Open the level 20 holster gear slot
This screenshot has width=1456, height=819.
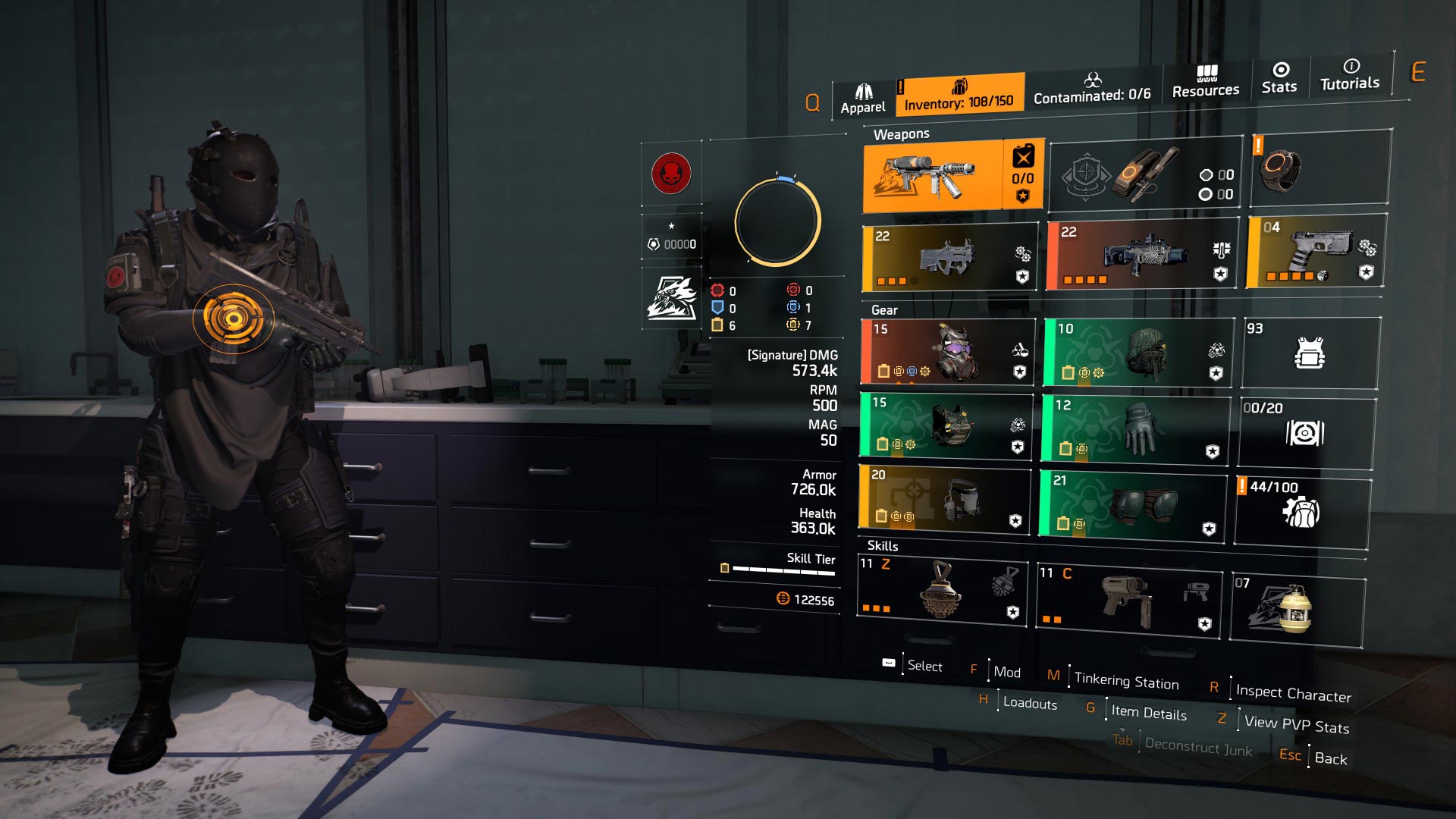pos(945,498)
